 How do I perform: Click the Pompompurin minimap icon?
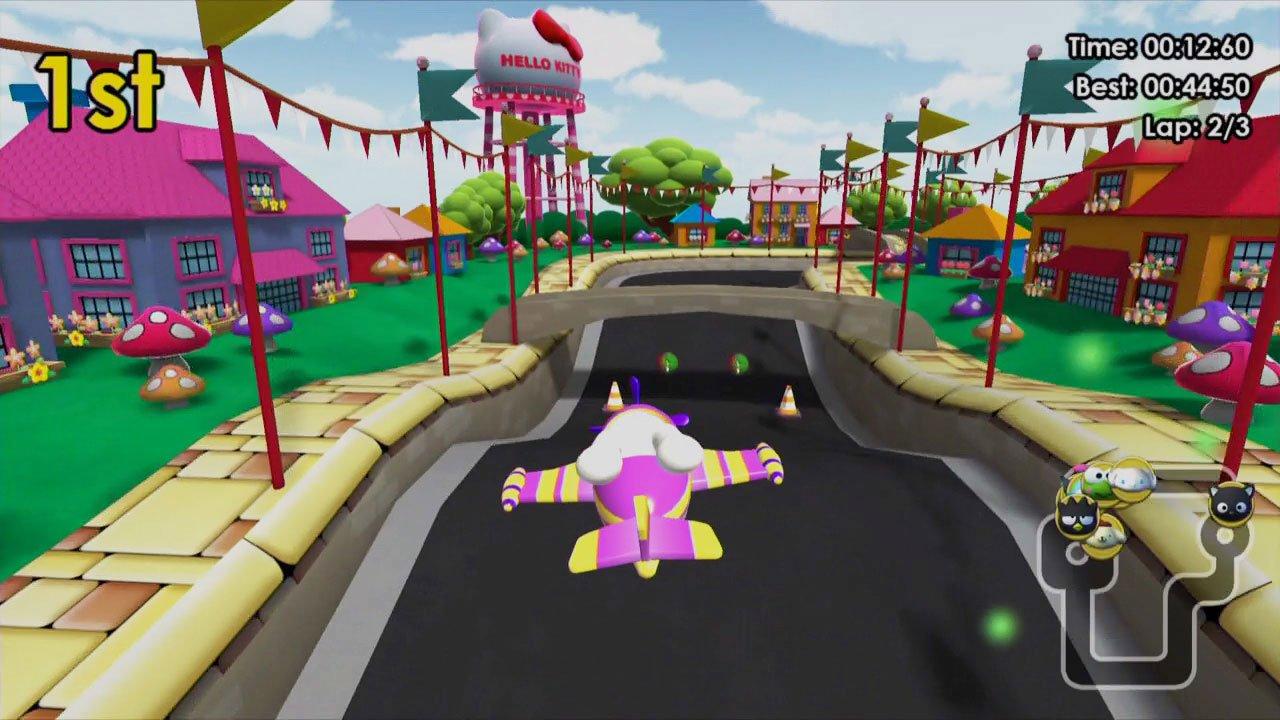(x=1107, y=535)
